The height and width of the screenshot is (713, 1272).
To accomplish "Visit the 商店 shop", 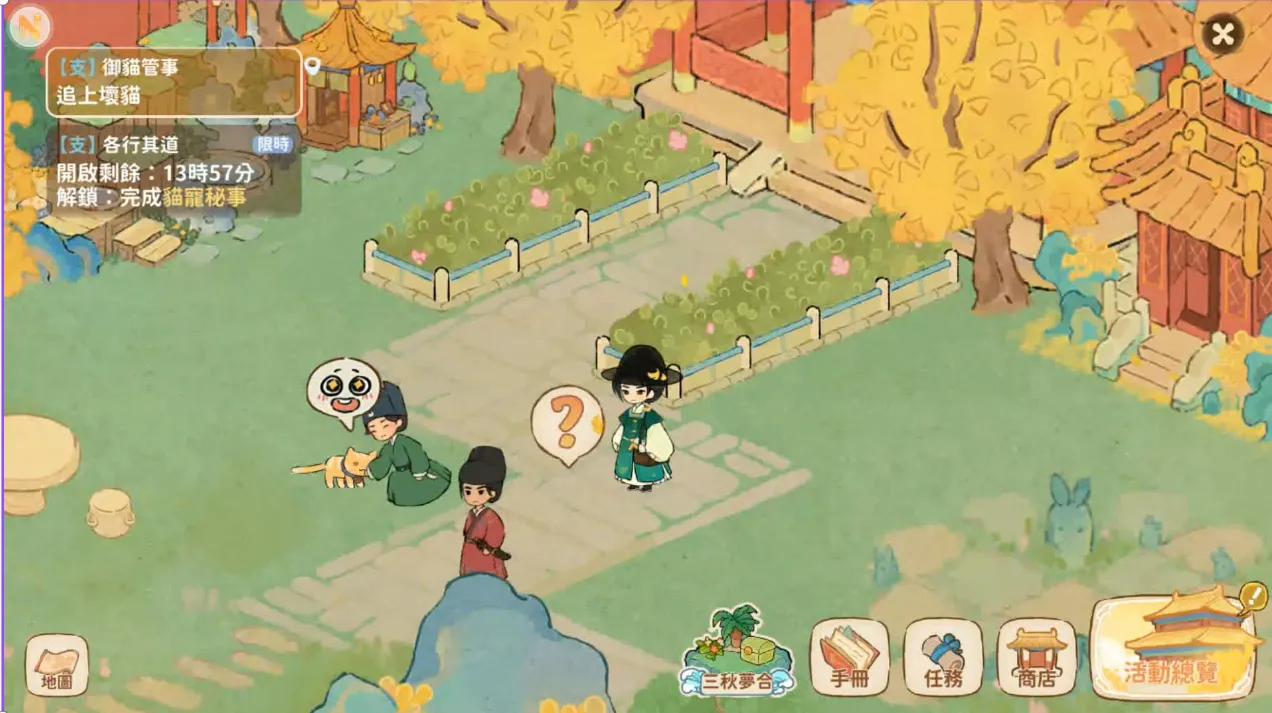I will 1036,657.
